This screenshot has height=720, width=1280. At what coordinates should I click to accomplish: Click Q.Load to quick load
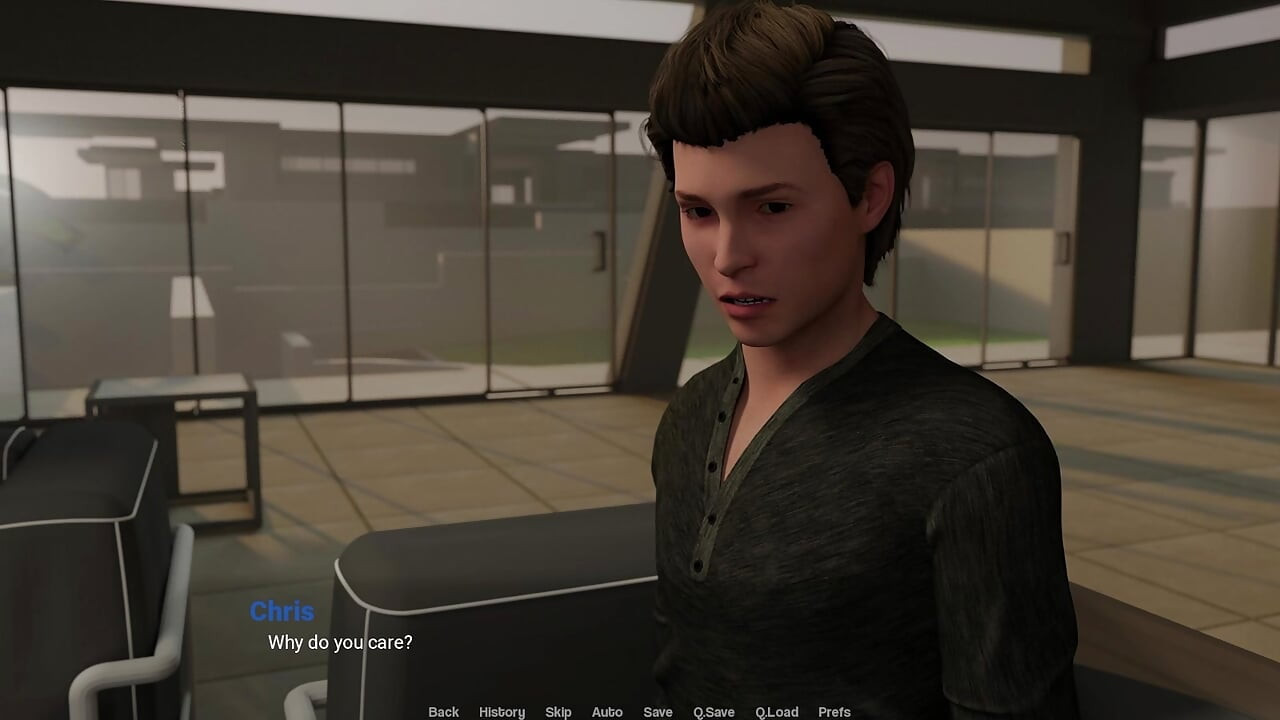776,712
